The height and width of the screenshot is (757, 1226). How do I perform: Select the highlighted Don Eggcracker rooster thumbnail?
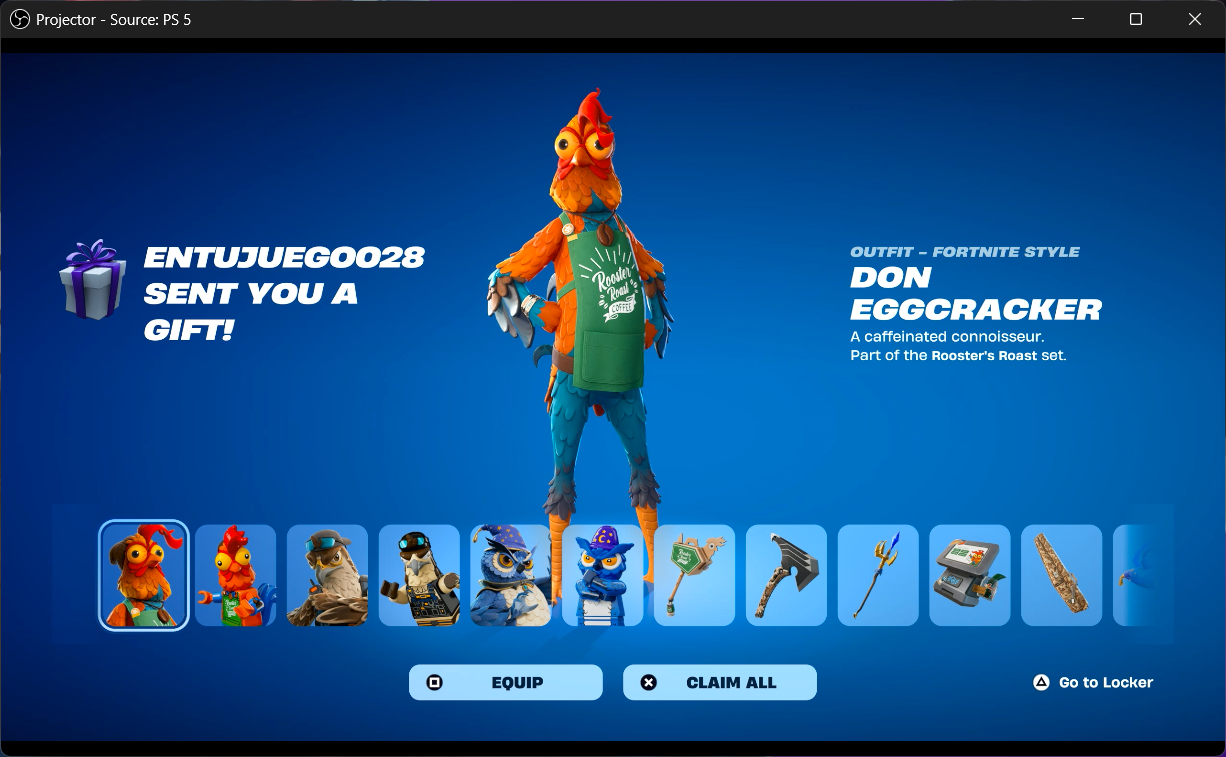click(144, 576)
